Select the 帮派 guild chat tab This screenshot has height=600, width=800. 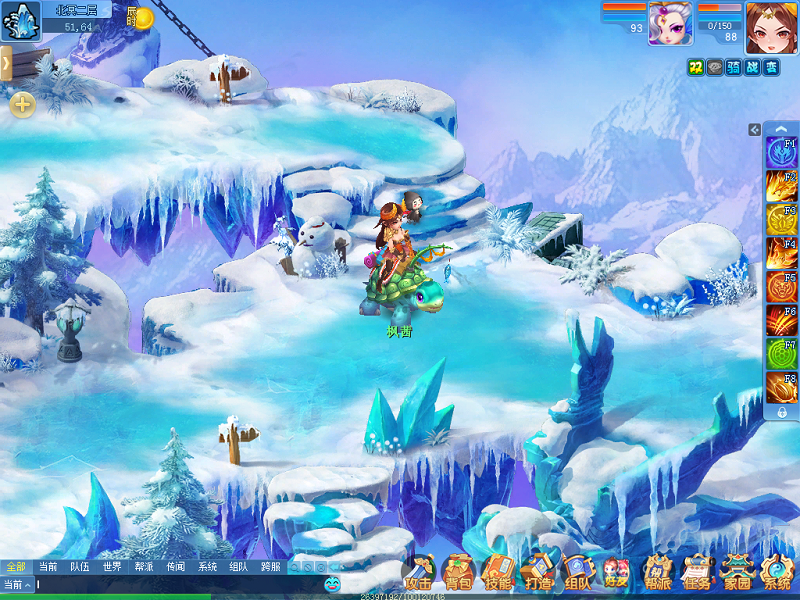point(143,566)
